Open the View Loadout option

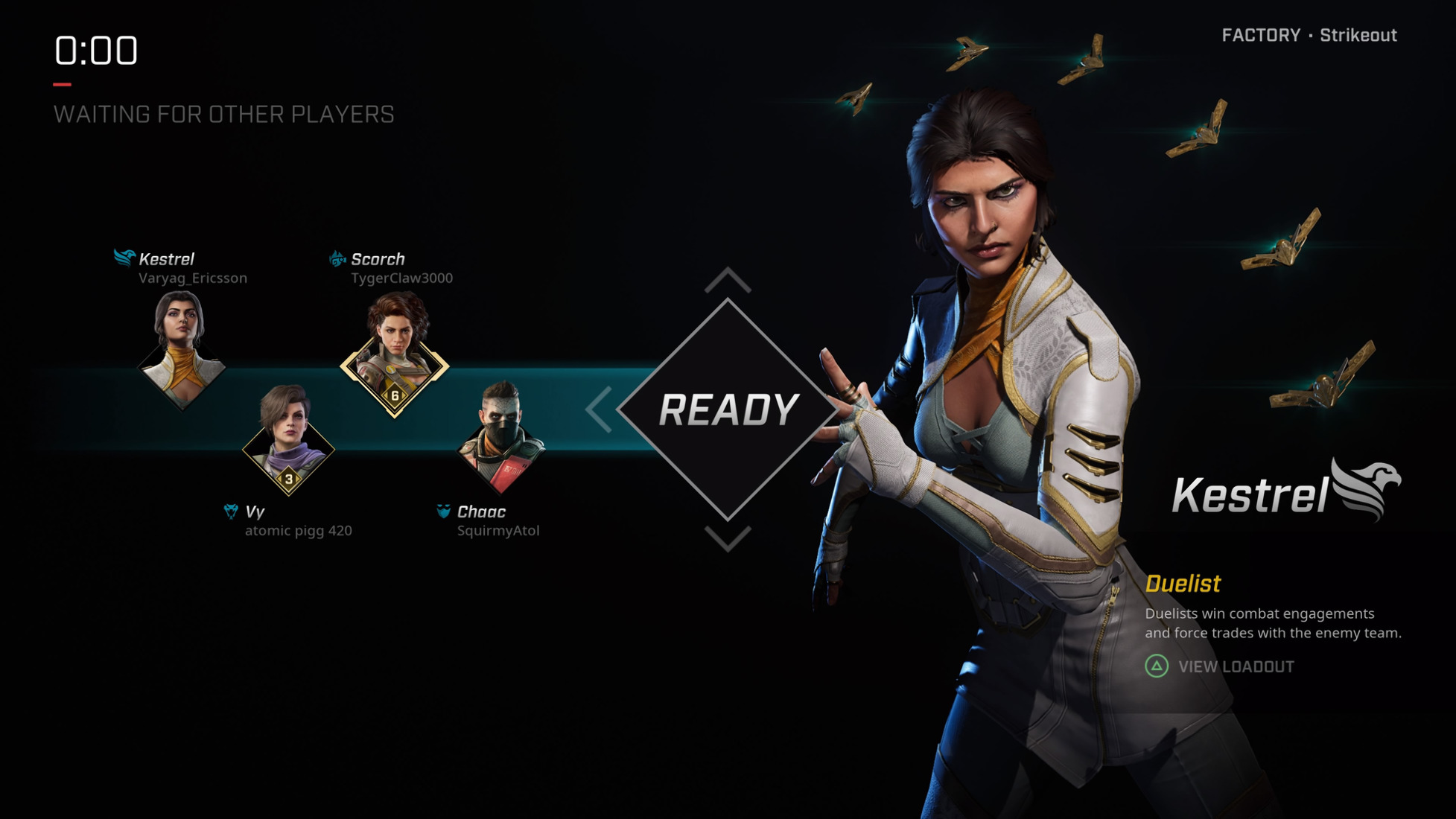click(1220, 666)
